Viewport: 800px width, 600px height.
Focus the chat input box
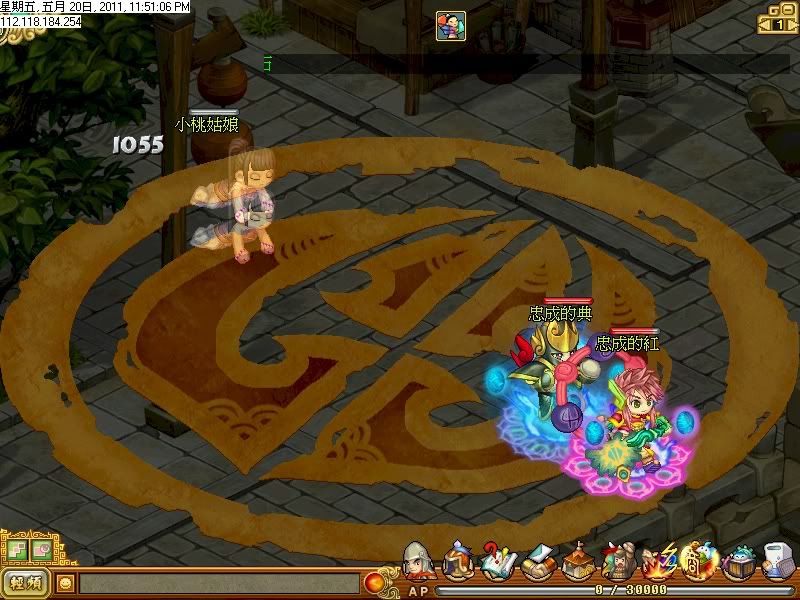pyautogui.click(x=218, y=583)
